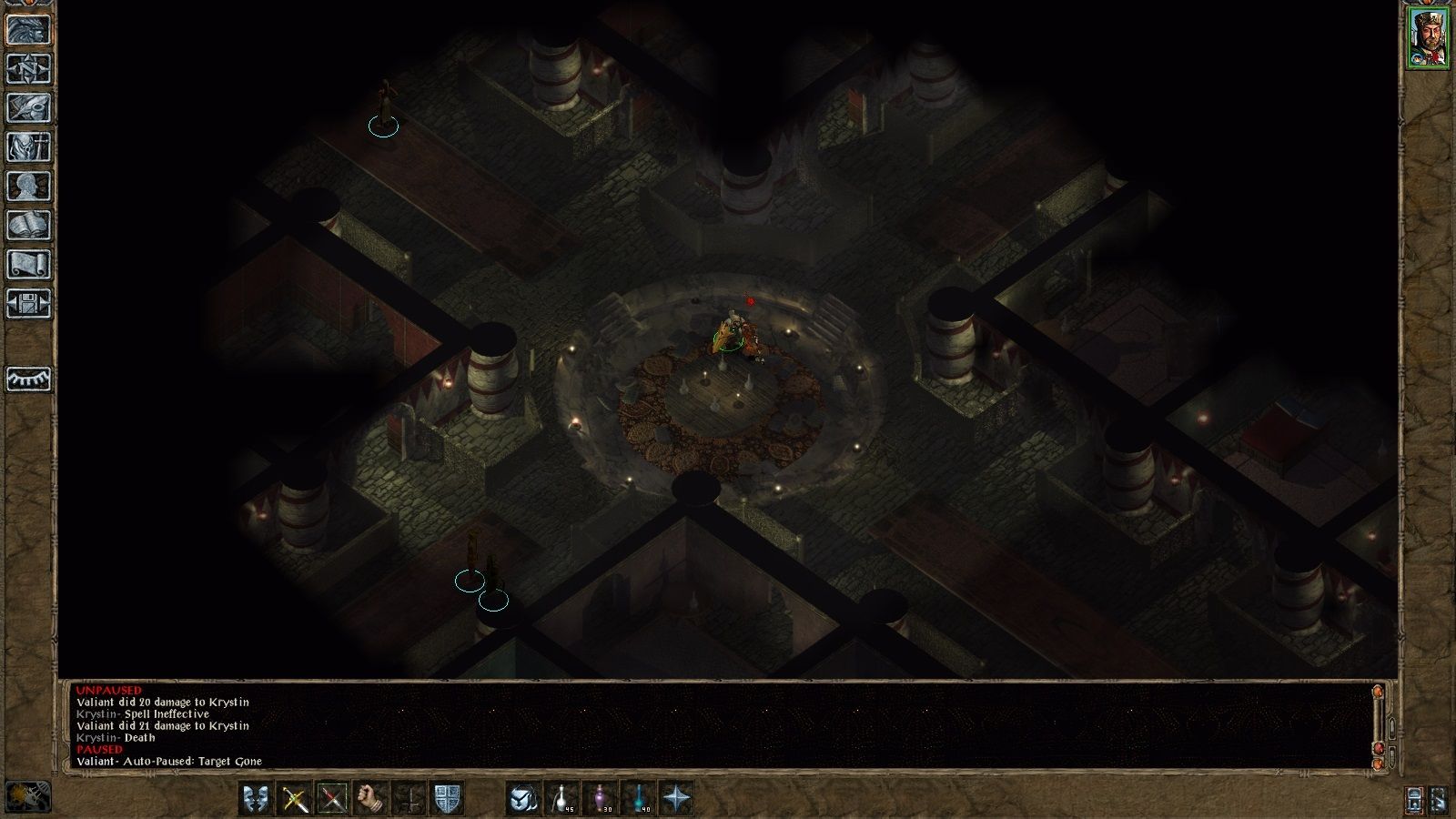Use the blue potion with 40 count
The image size is (1456, 819).
tap(638, 799)
